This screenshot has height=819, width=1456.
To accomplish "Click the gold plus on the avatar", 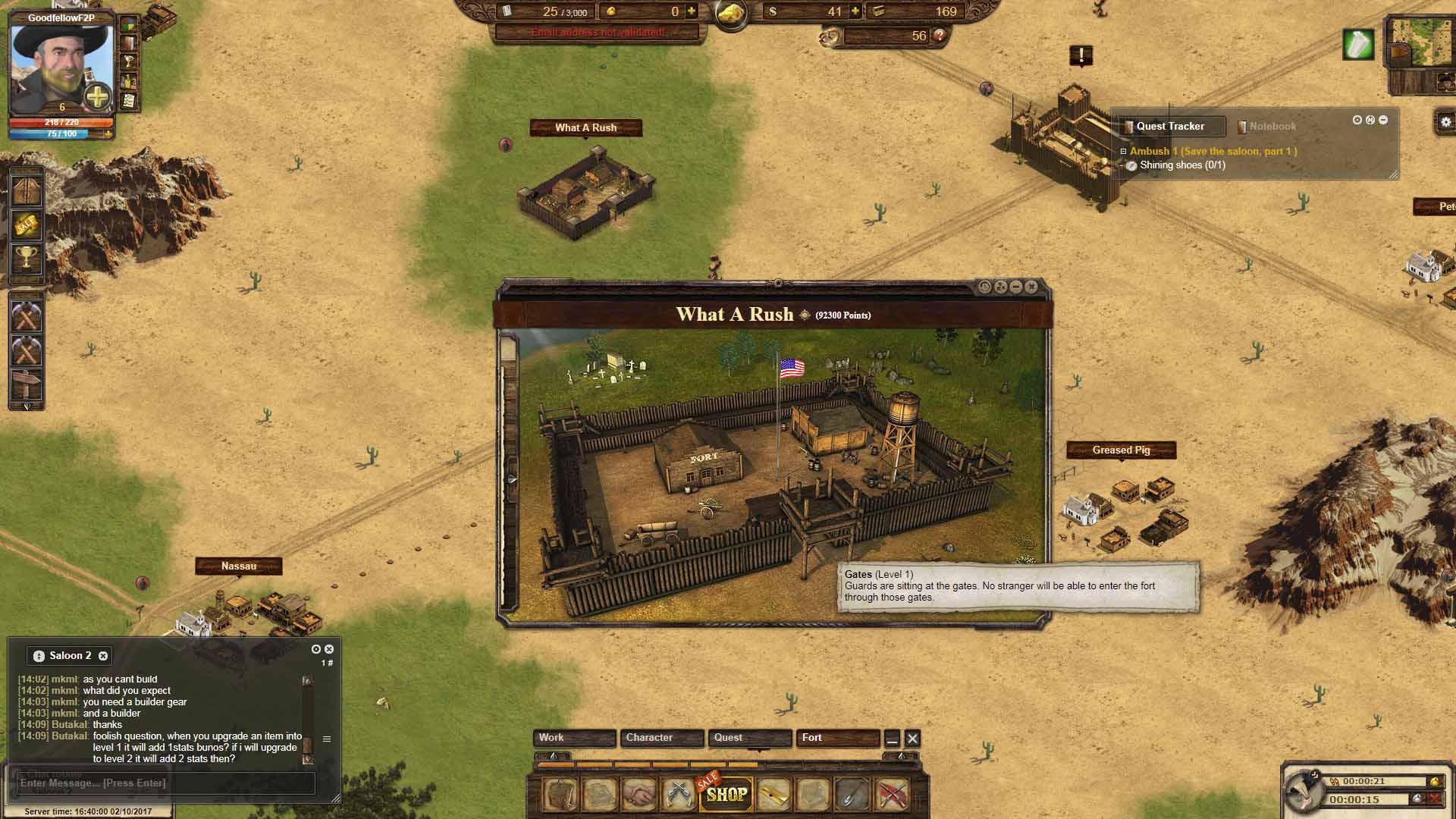I will point(98,97).
